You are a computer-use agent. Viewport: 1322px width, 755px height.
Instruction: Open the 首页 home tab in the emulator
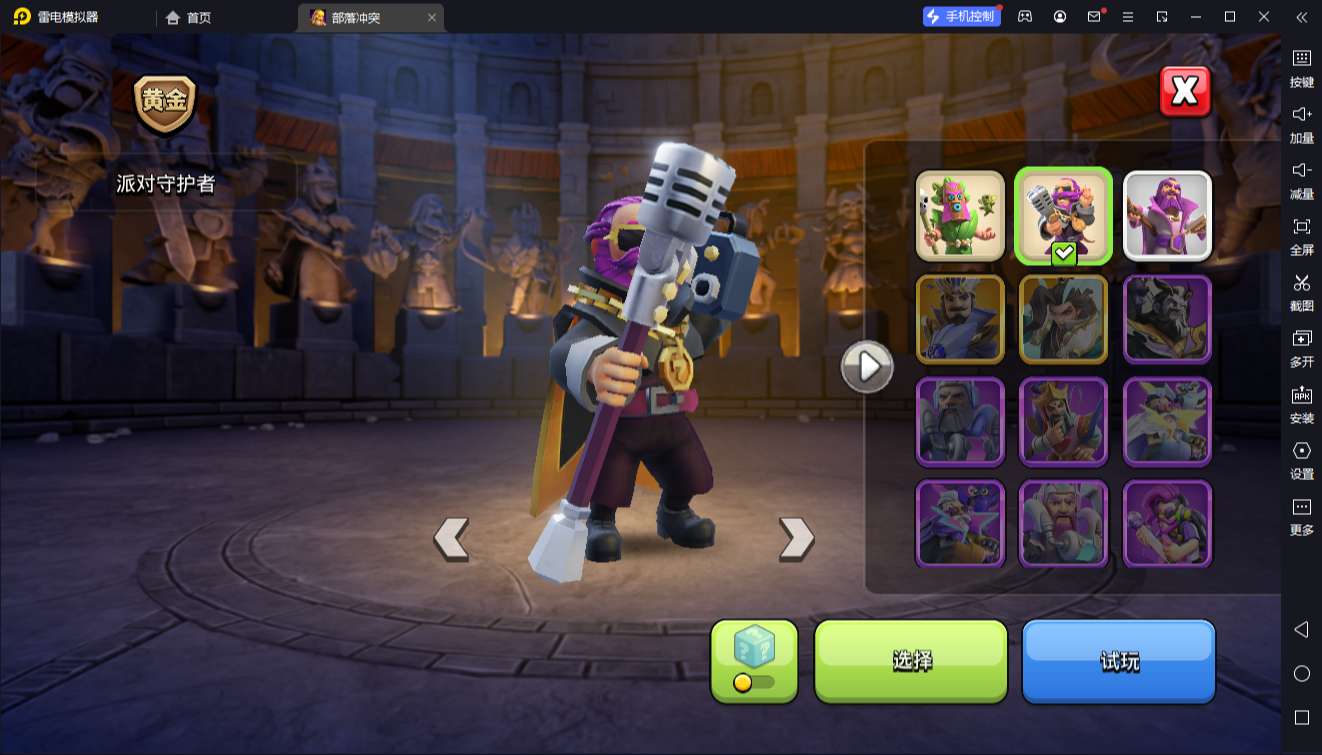coord(189,17)
